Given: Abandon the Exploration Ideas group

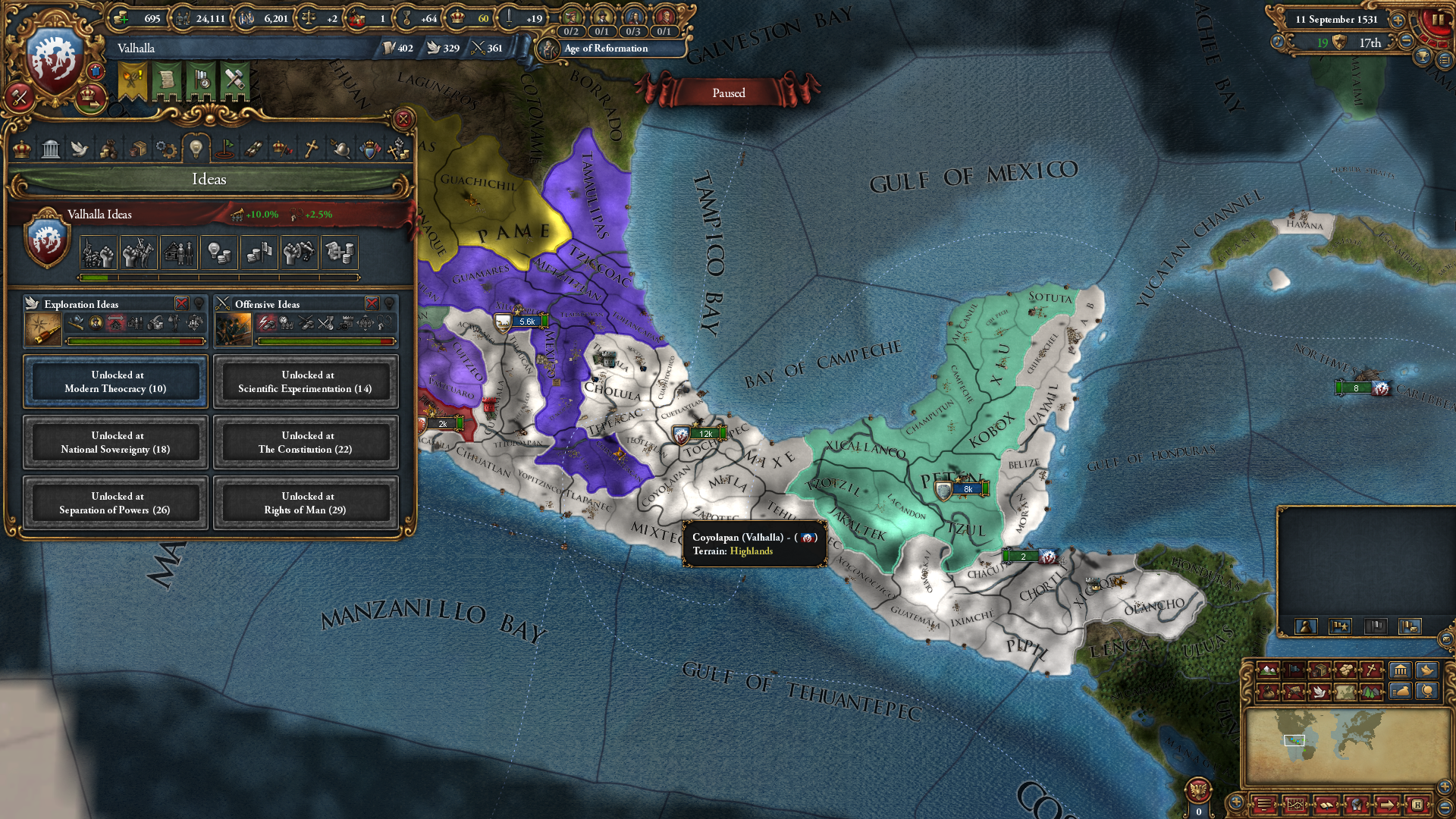Looking at the screenshot, I should click(x=182, y=303).
